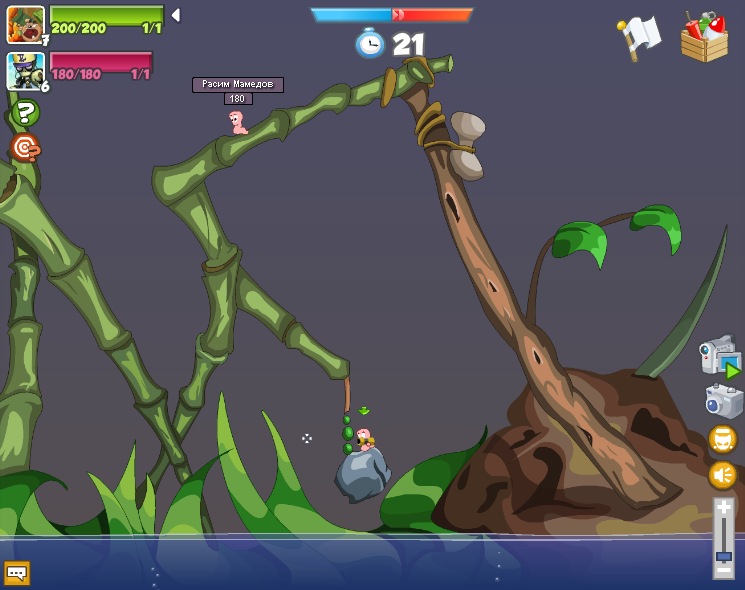Click the zoom slider handle
Image resolution: width=745 pixels, height=590 pixels.
point(723,555)
